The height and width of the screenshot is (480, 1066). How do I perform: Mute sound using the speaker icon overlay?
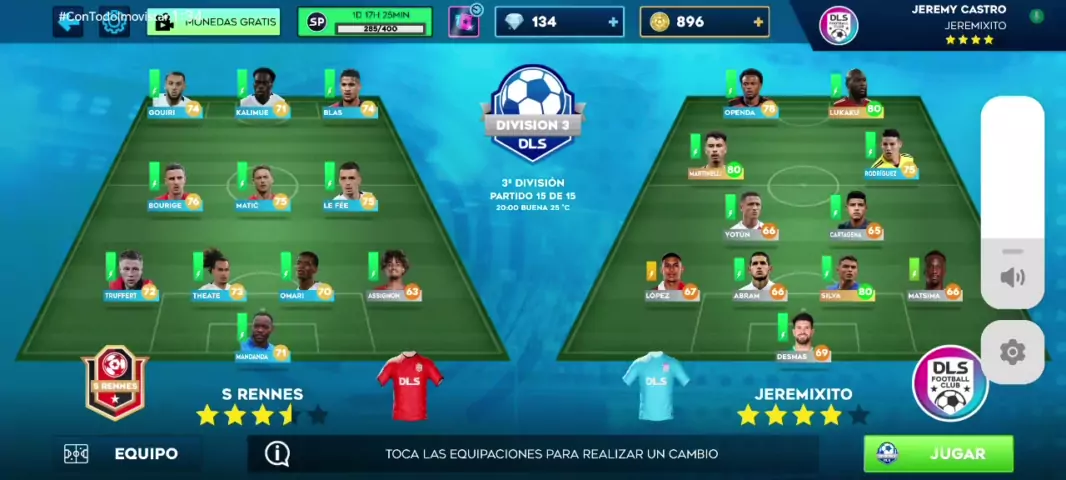click(1012, 277)
